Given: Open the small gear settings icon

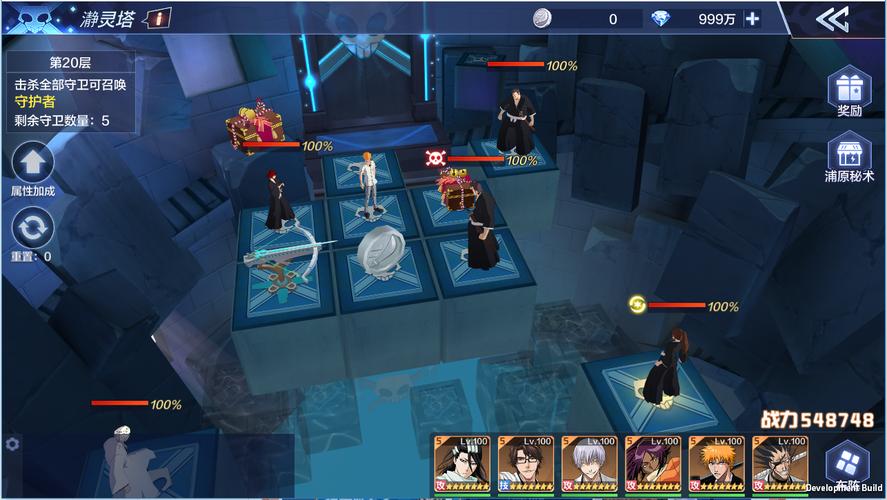Looking at the screenshot, I should (x=12, y=443).
